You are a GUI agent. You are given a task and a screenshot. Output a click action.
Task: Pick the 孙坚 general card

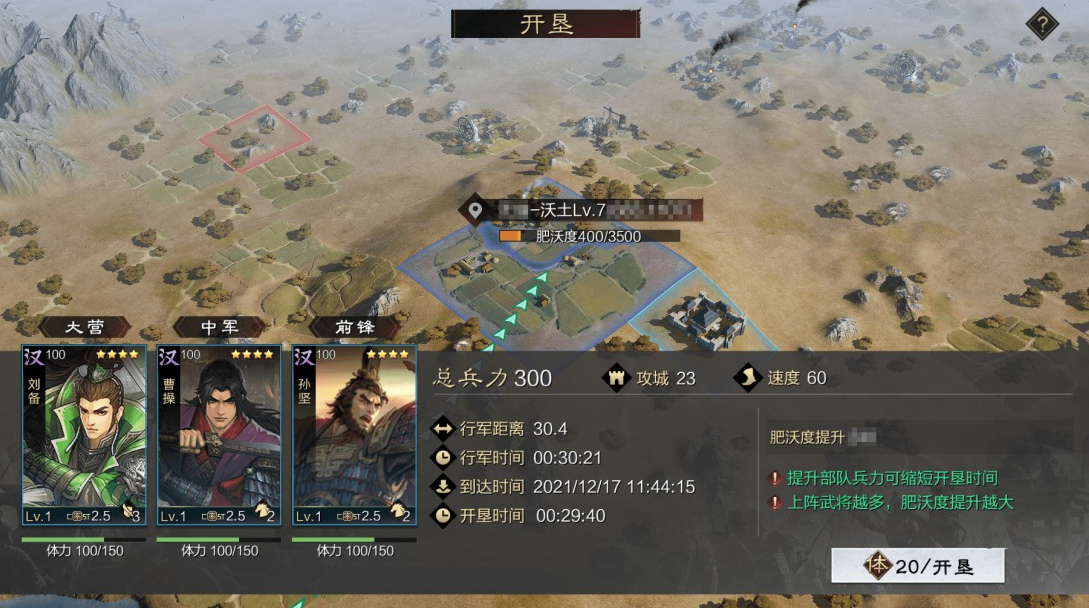[x=354, y=436]
